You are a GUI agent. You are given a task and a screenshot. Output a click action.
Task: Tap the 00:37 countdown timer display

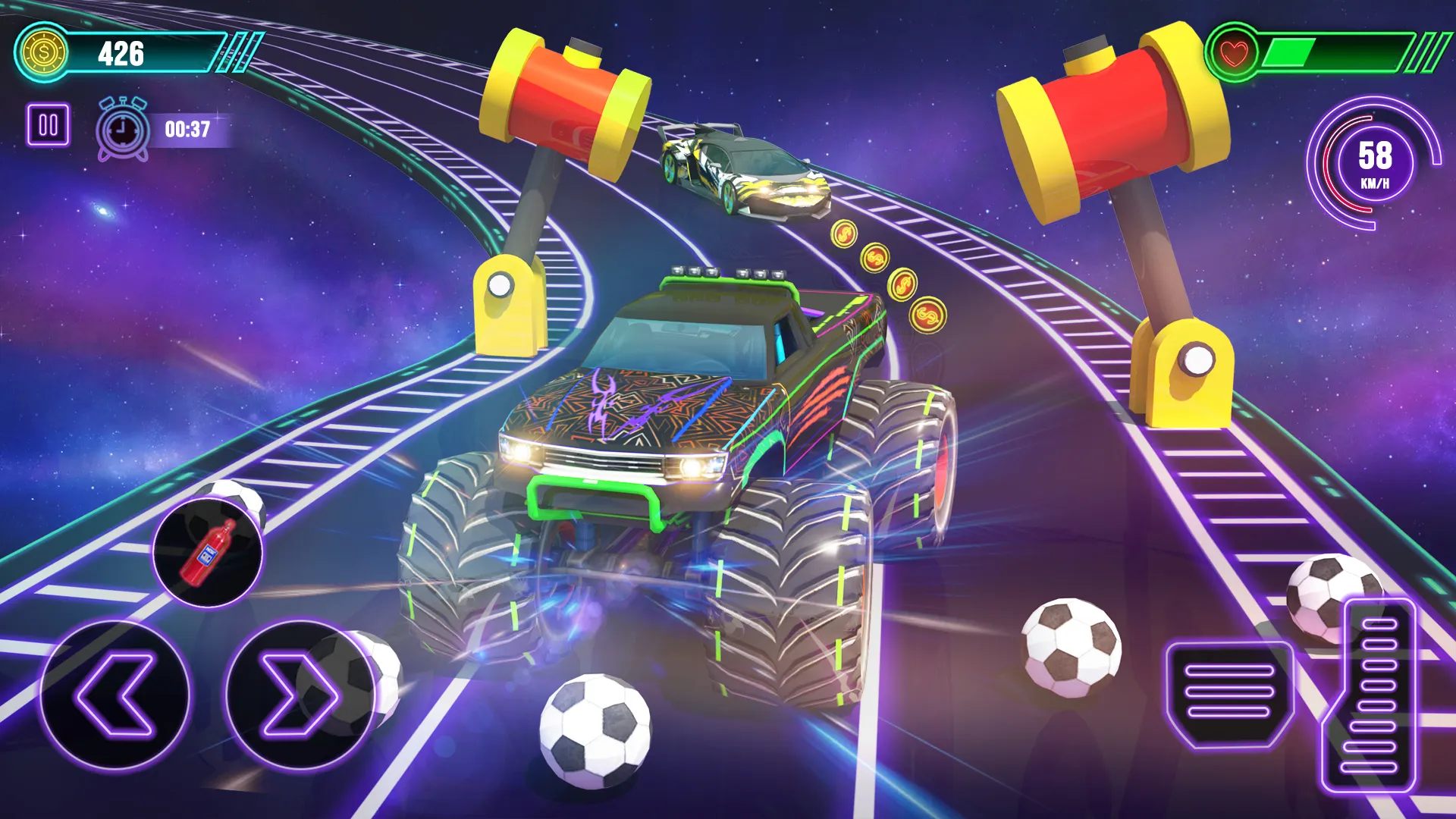click(x=187, y=129)
